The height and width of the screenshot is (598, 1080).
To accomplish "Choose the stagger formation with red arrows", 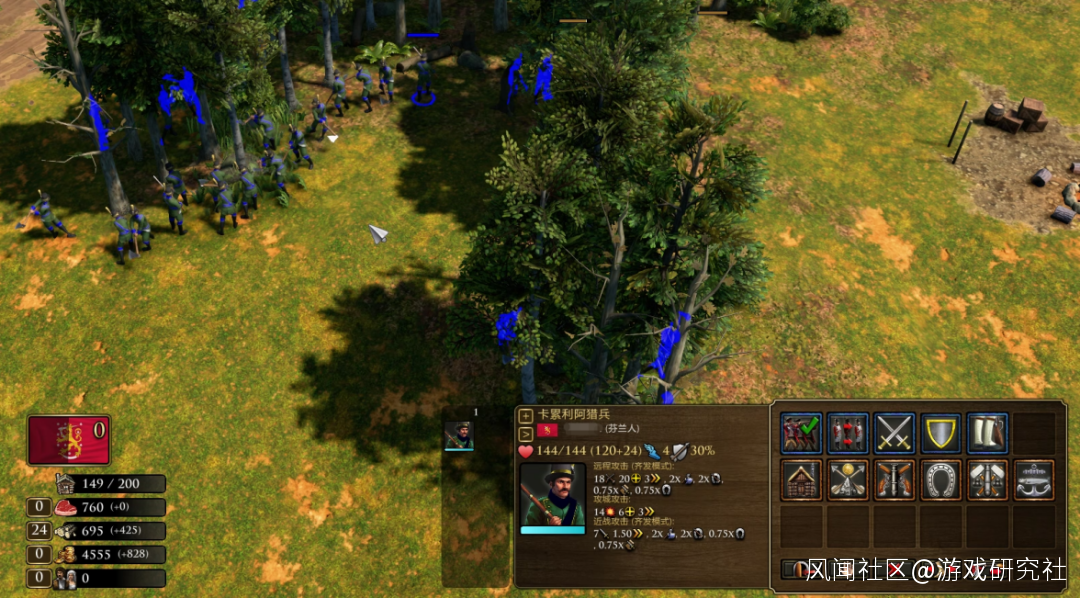I will point(848,432).
